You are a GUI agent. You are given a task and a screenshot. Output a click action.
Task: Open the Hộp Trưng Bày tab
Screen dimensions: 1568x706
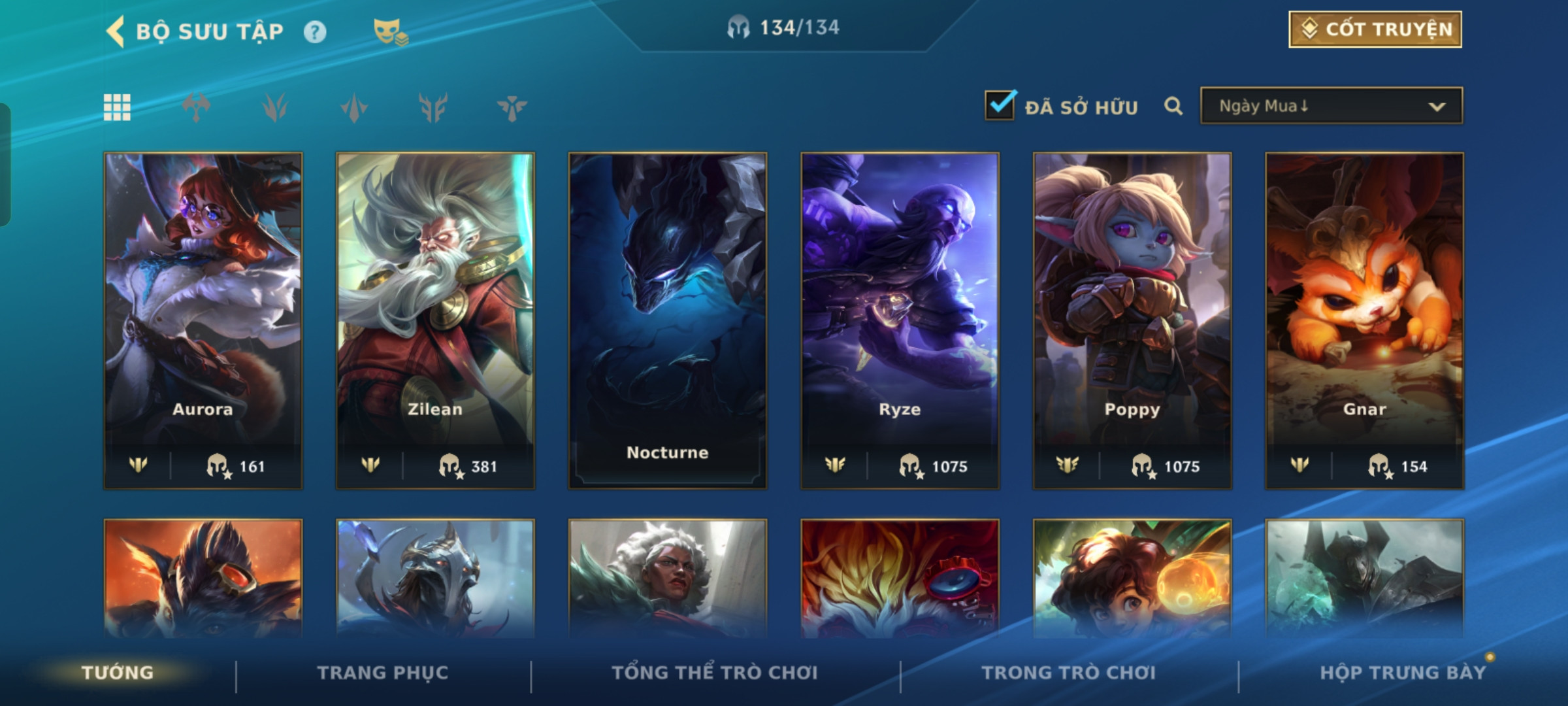tap(1402, 673)
